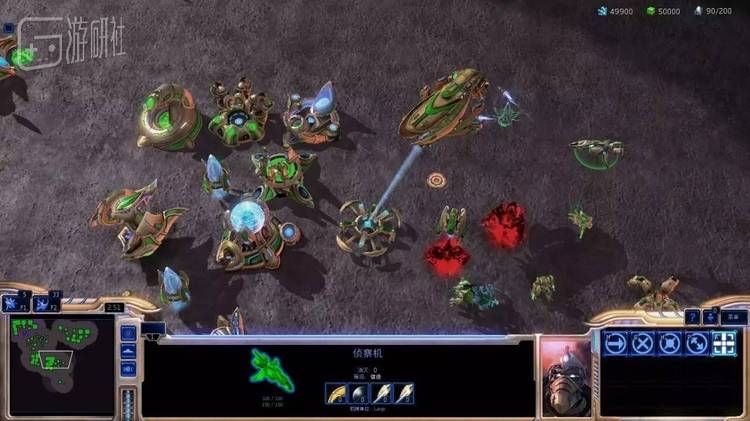
Task: Open the help question mark button
Action: [x=692, y=317]
